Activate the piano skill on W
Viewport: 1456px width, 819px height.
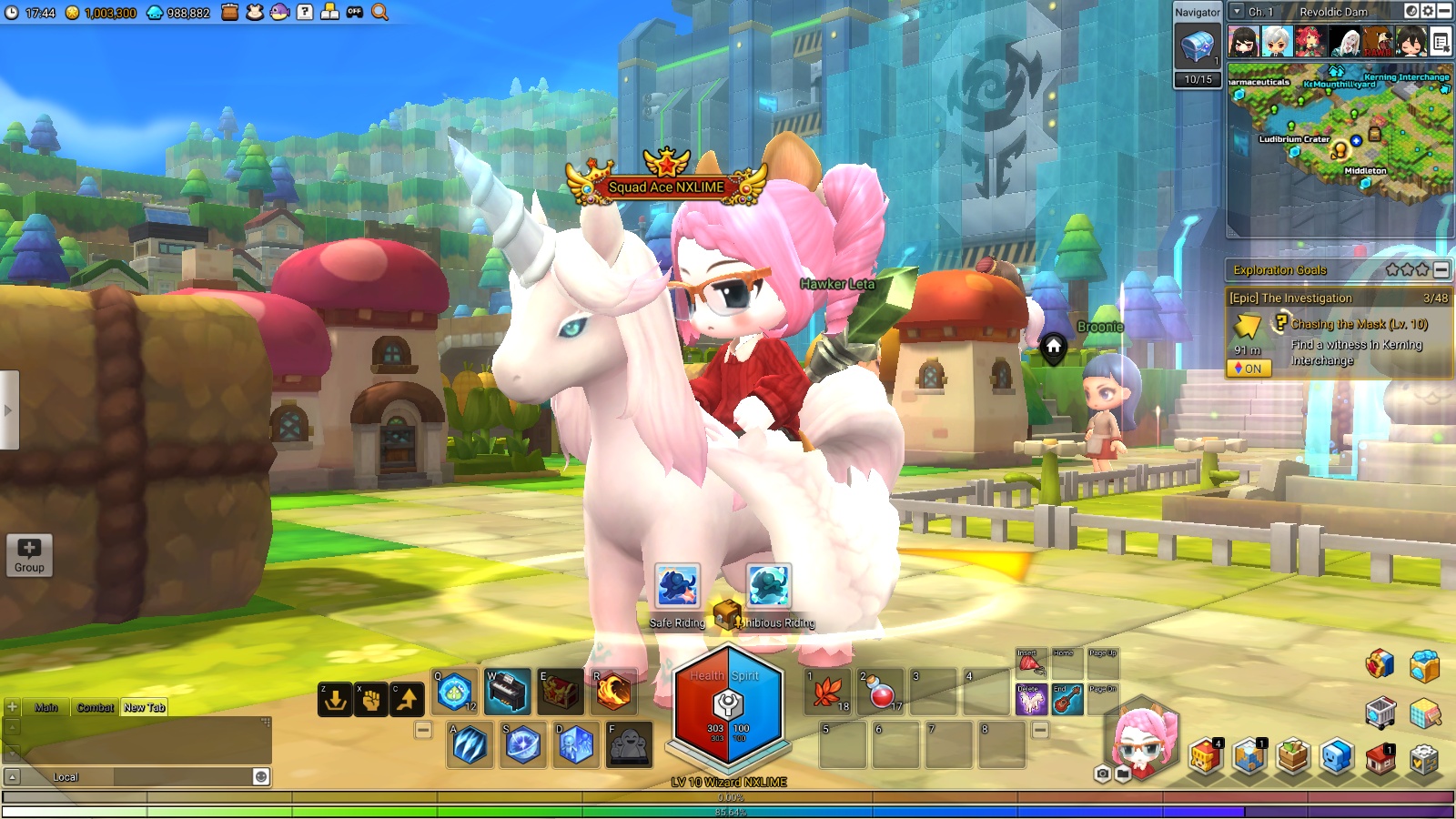507,693
